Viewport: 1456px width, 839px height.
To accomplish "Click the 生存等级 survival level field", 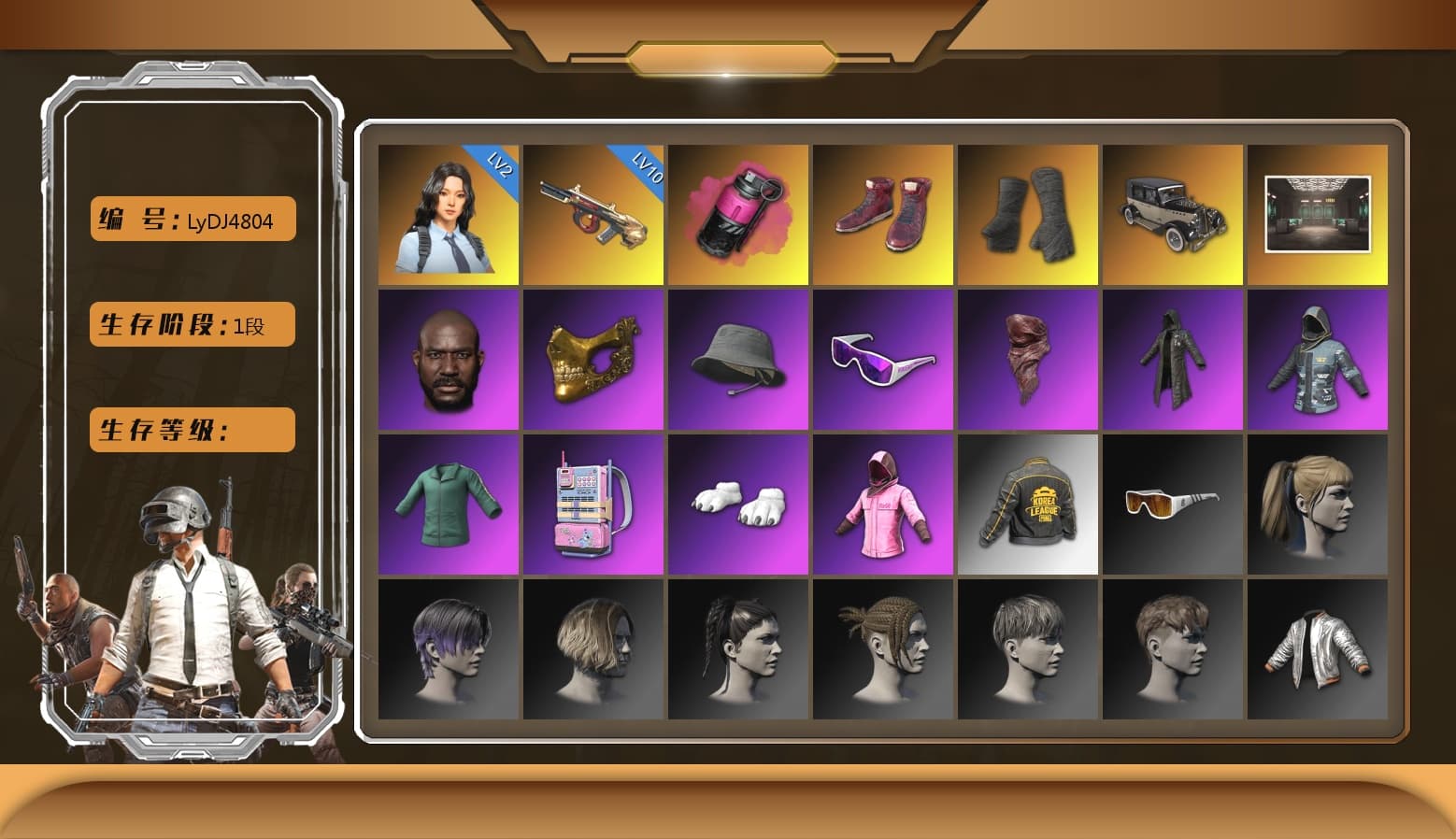I will (191, 430).
